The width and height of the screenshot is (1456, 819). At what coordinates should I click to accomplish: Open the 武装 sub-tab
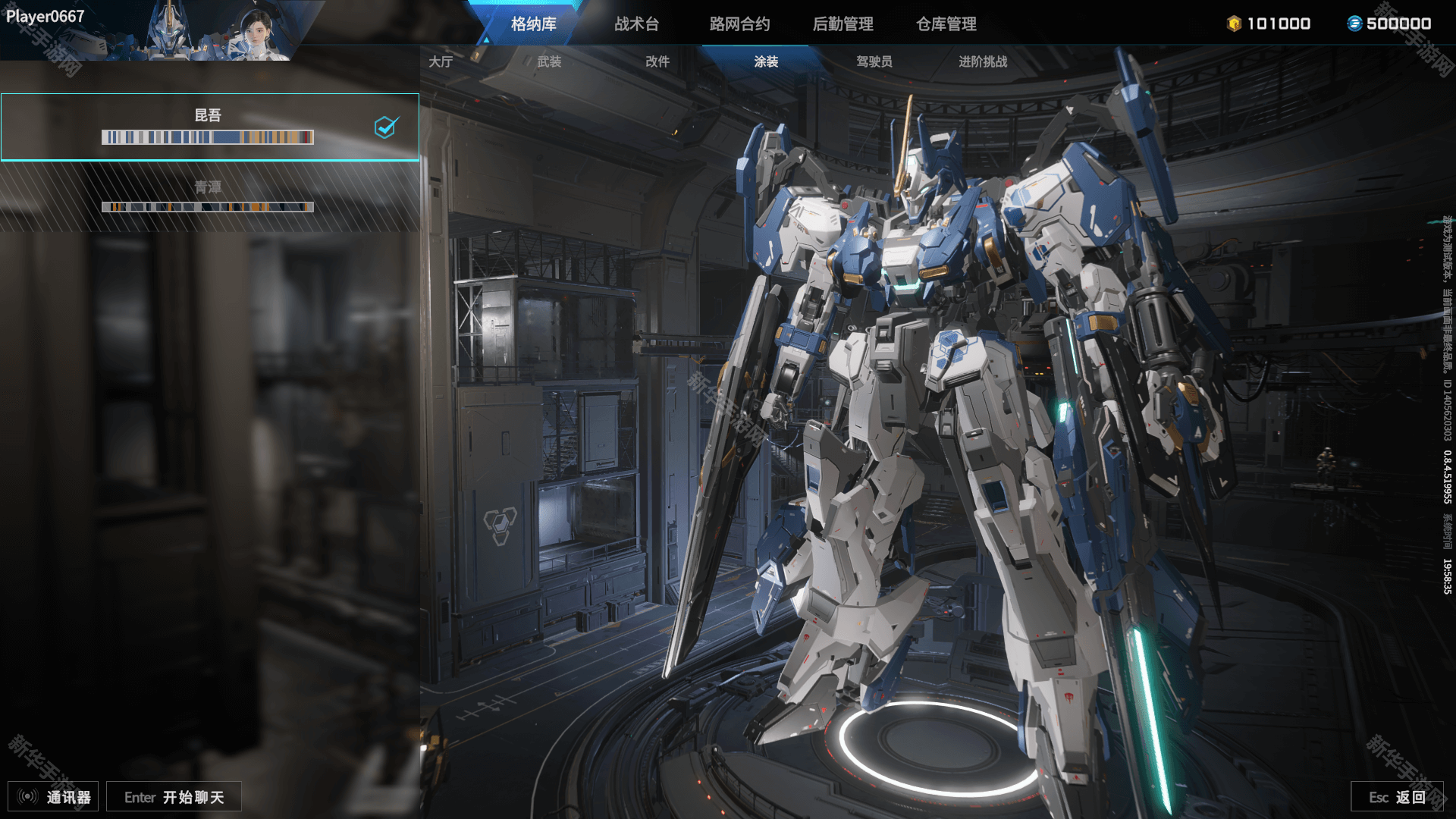click(549, 61)
